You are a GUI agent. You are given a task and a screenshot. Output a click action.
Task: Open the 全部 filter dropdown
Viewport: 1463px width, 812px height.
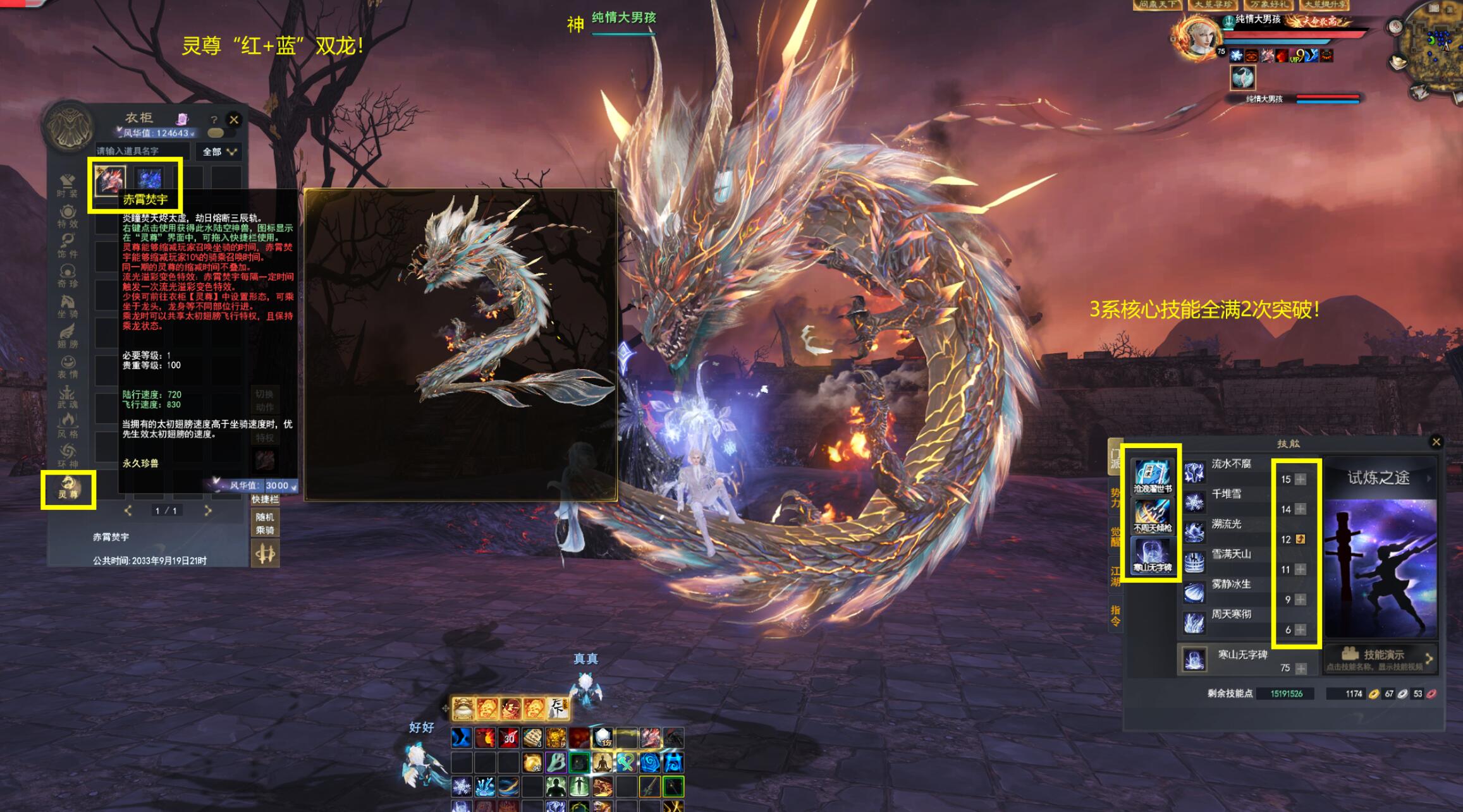[219, 152]
